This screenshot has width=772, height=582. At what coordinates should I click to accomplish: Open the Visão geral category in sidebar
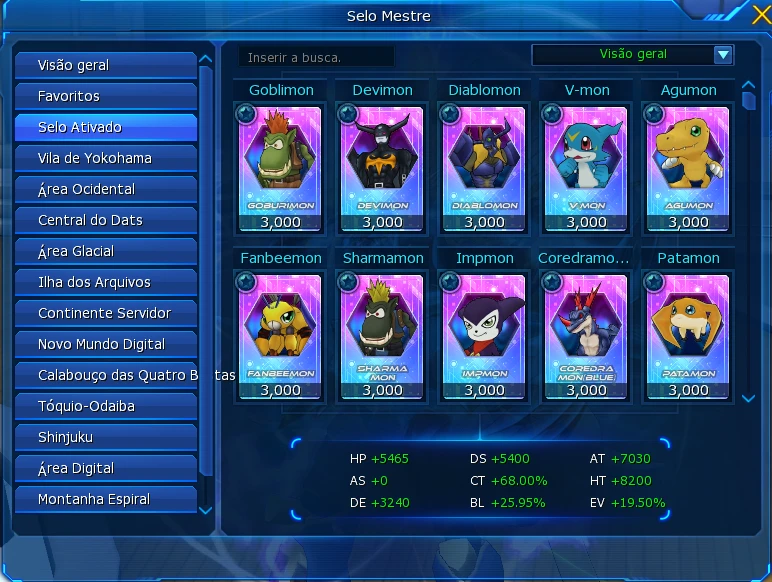coord(105,65)
